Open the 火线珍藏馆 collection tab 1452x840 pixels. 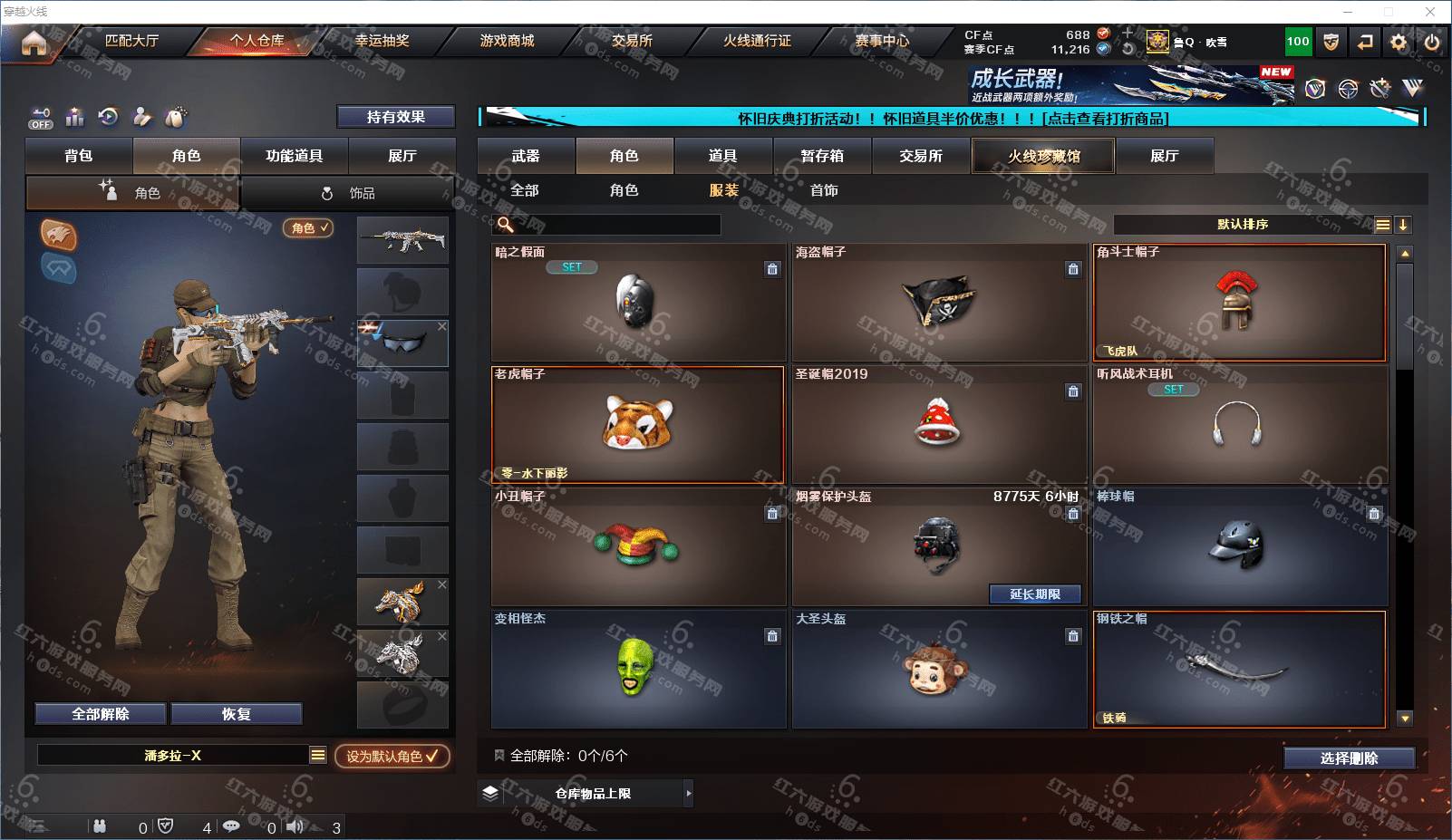pos(1043,156)
